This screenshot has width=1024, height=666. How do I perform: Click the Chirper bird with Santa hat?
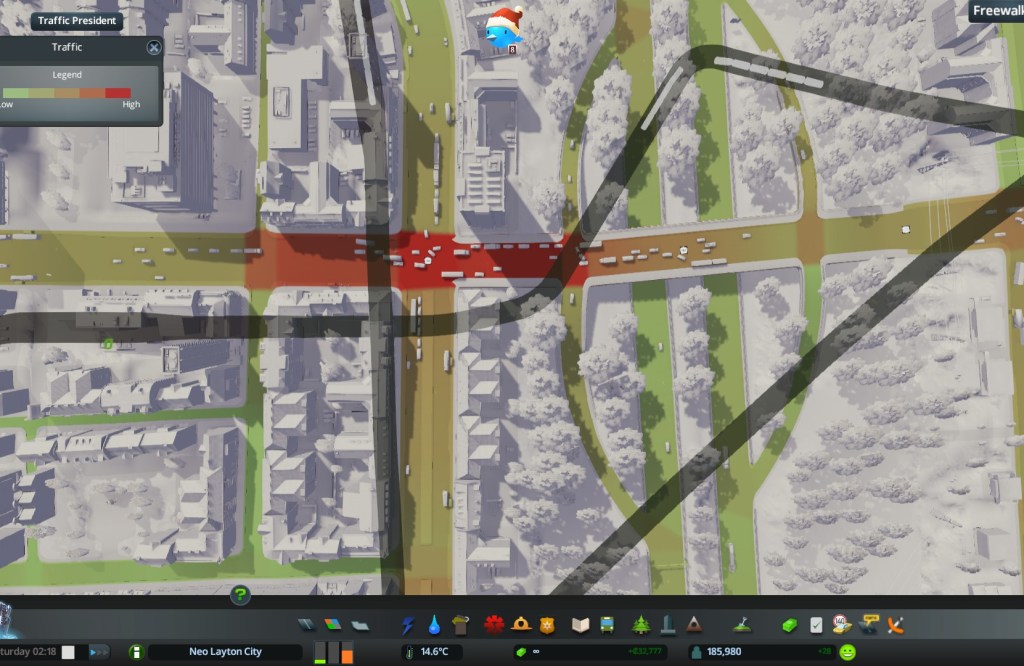pos(504,29)
